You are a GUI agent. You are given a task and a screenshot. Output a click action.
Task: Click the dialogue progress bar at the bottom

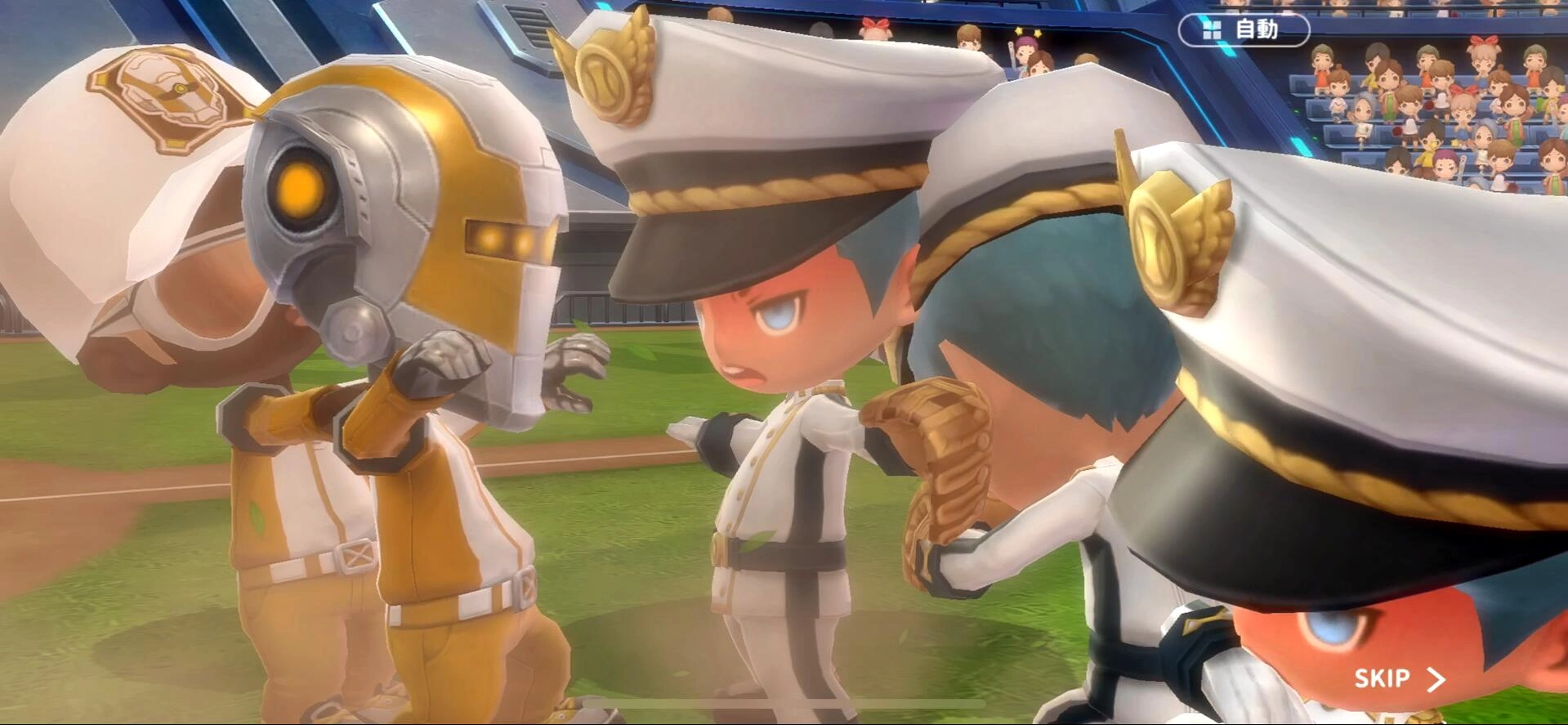pyautogui.click(x=784, y=720)
